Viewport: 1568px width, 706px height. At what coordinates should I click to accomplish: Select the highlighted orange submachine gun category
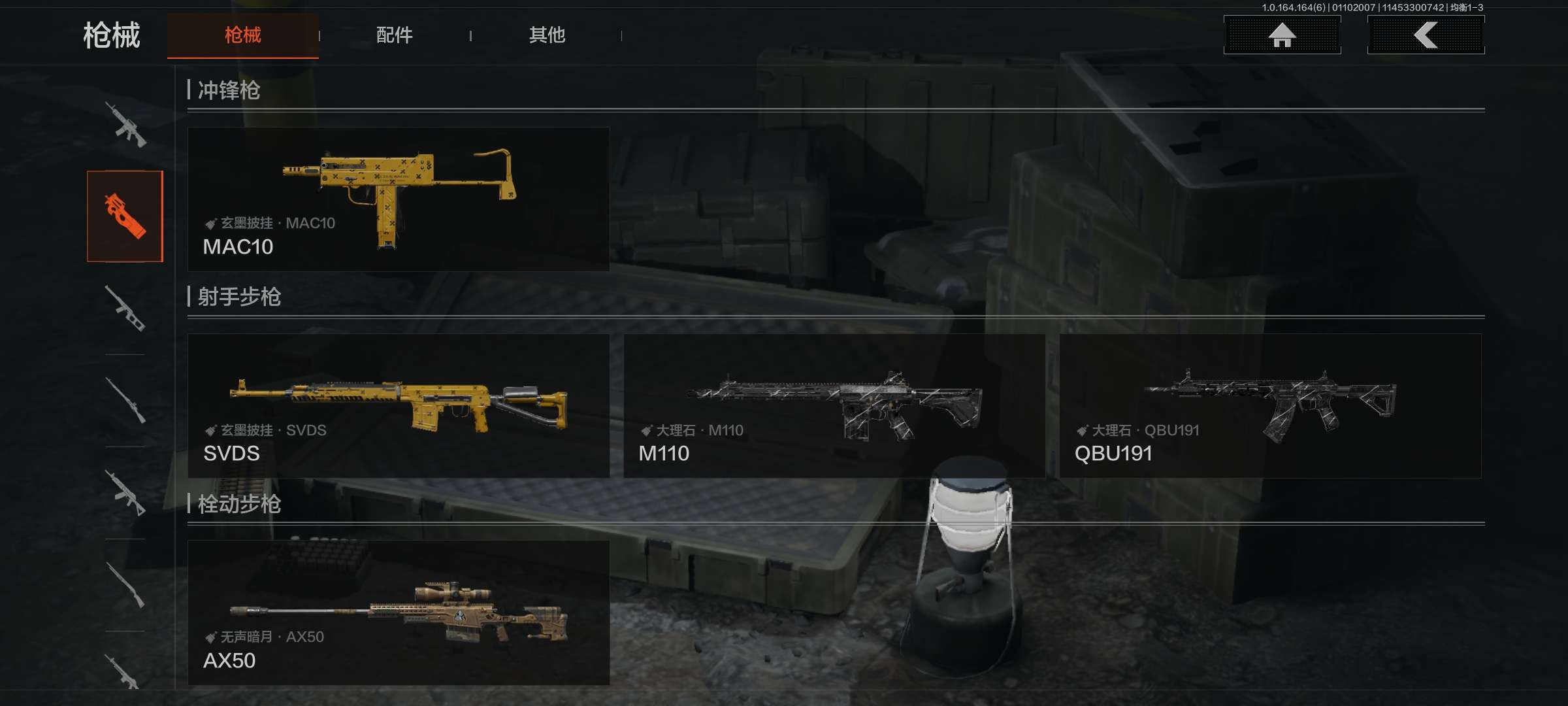(x=125, y=216)
